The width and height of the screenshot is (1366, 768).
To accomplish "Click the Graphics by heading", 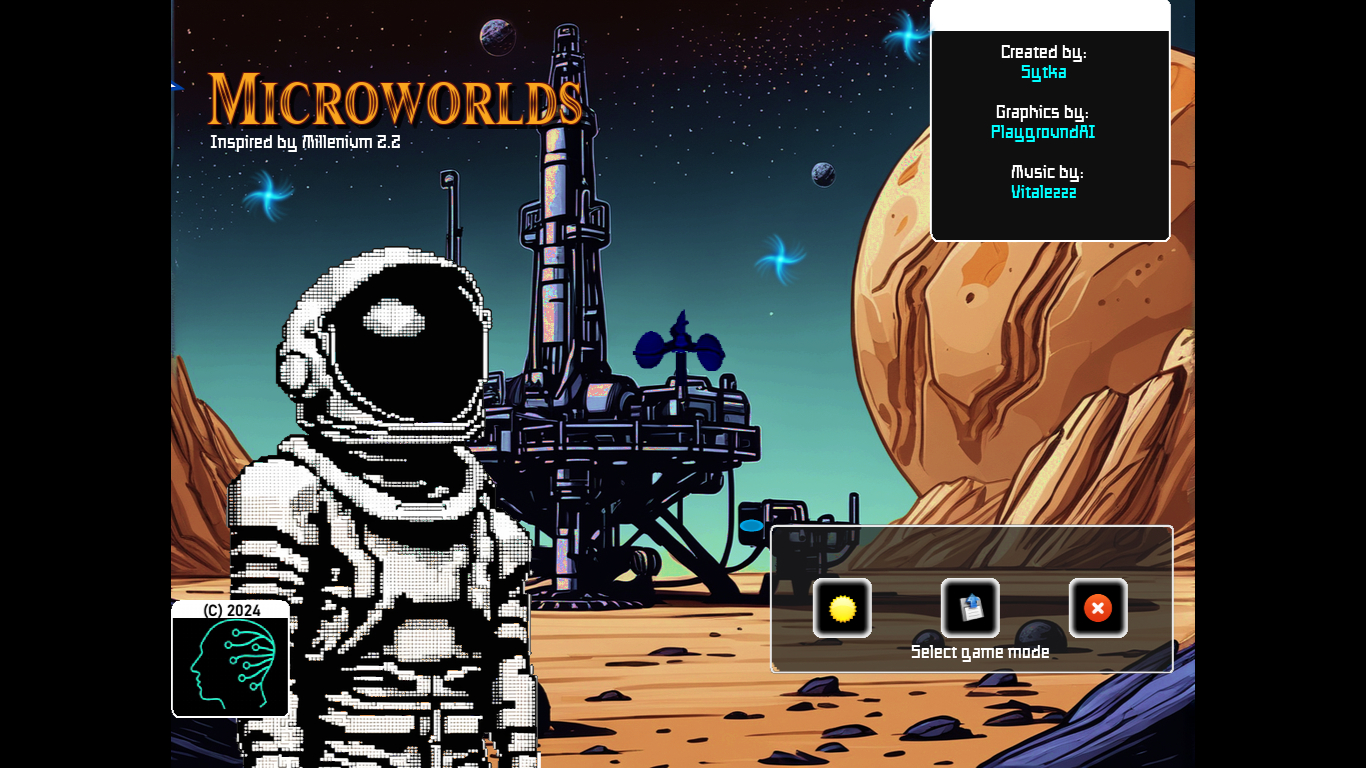I will 1043,112.
